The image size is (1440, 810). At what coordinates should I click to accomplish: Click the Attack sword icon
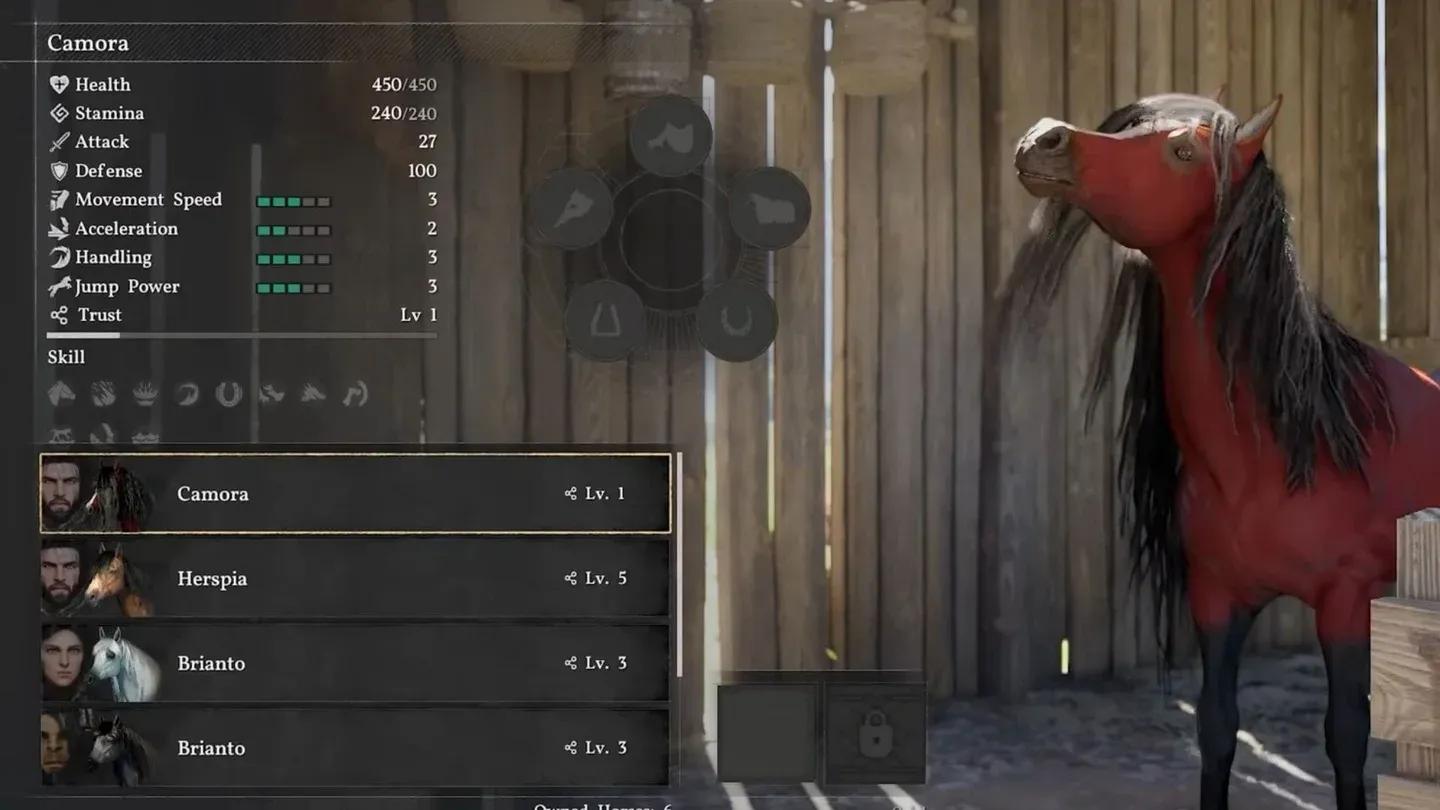pyautogui.click(x=58, y=141)
